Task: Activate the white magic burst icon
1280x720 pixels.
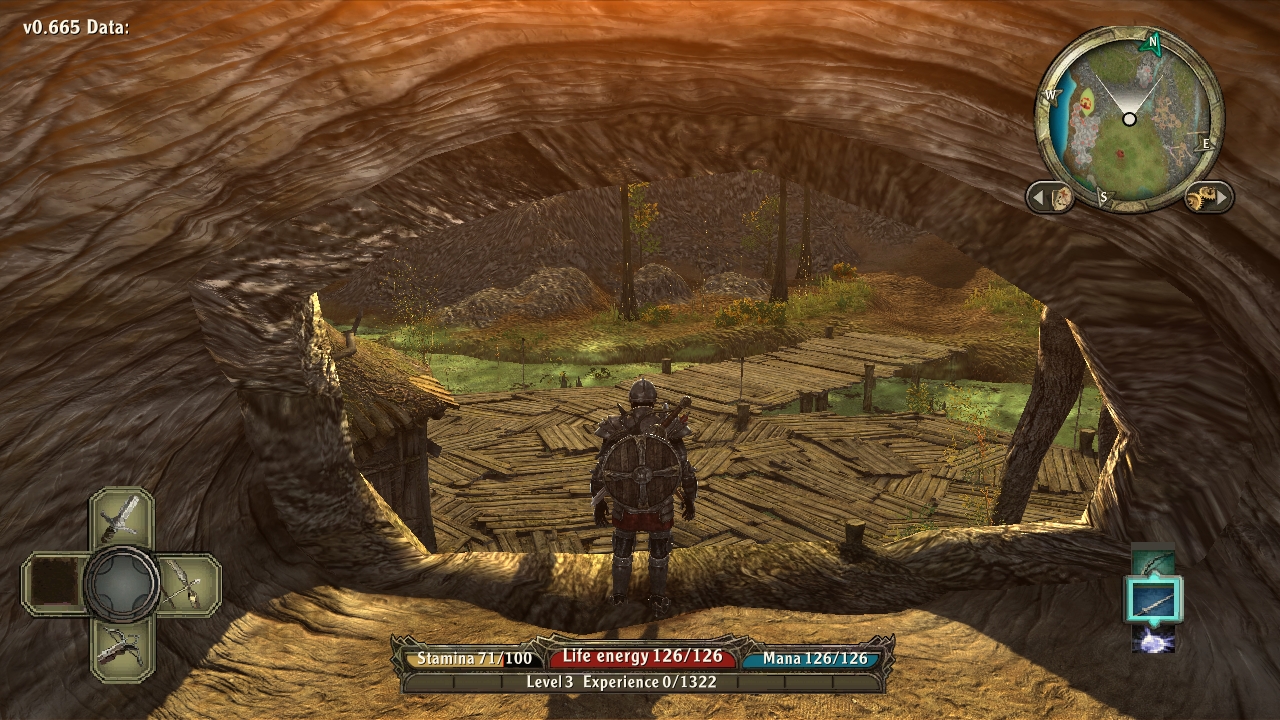Action: (x=1154, y=639)
